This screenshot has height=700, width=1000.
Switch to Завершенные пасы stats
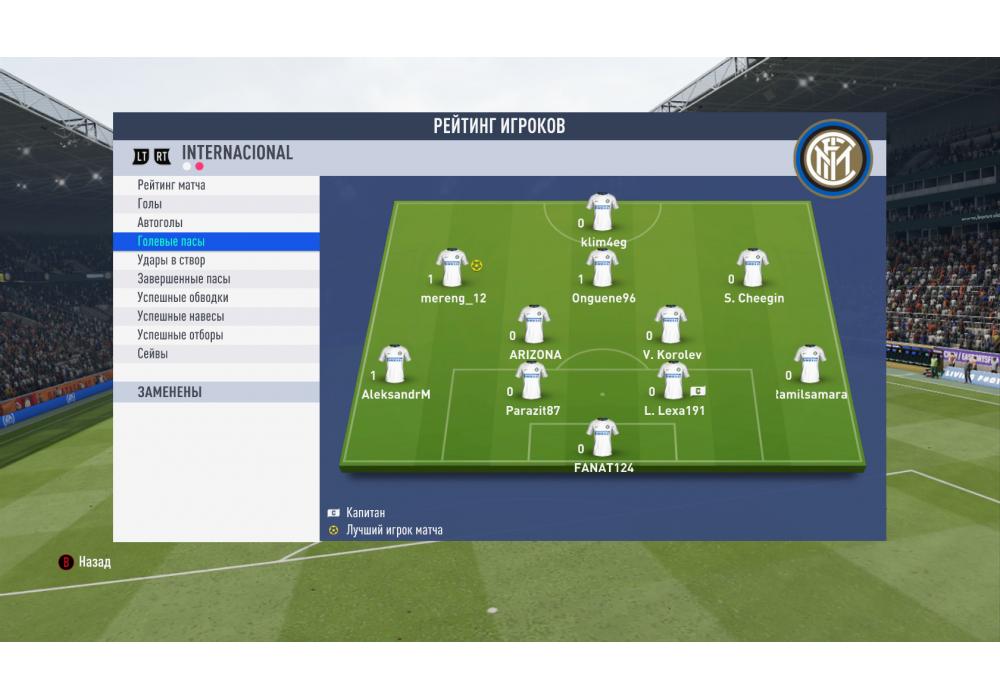tap(184, 279)
